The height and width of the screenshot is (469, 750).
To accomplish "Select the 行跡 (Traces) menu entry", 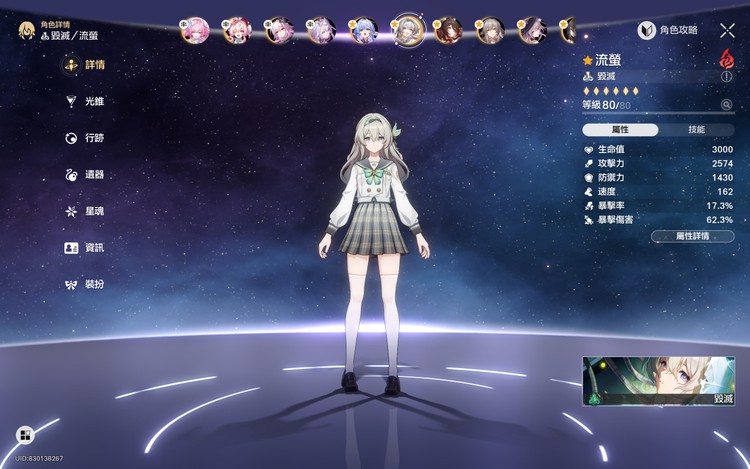I will pos(84,138).
